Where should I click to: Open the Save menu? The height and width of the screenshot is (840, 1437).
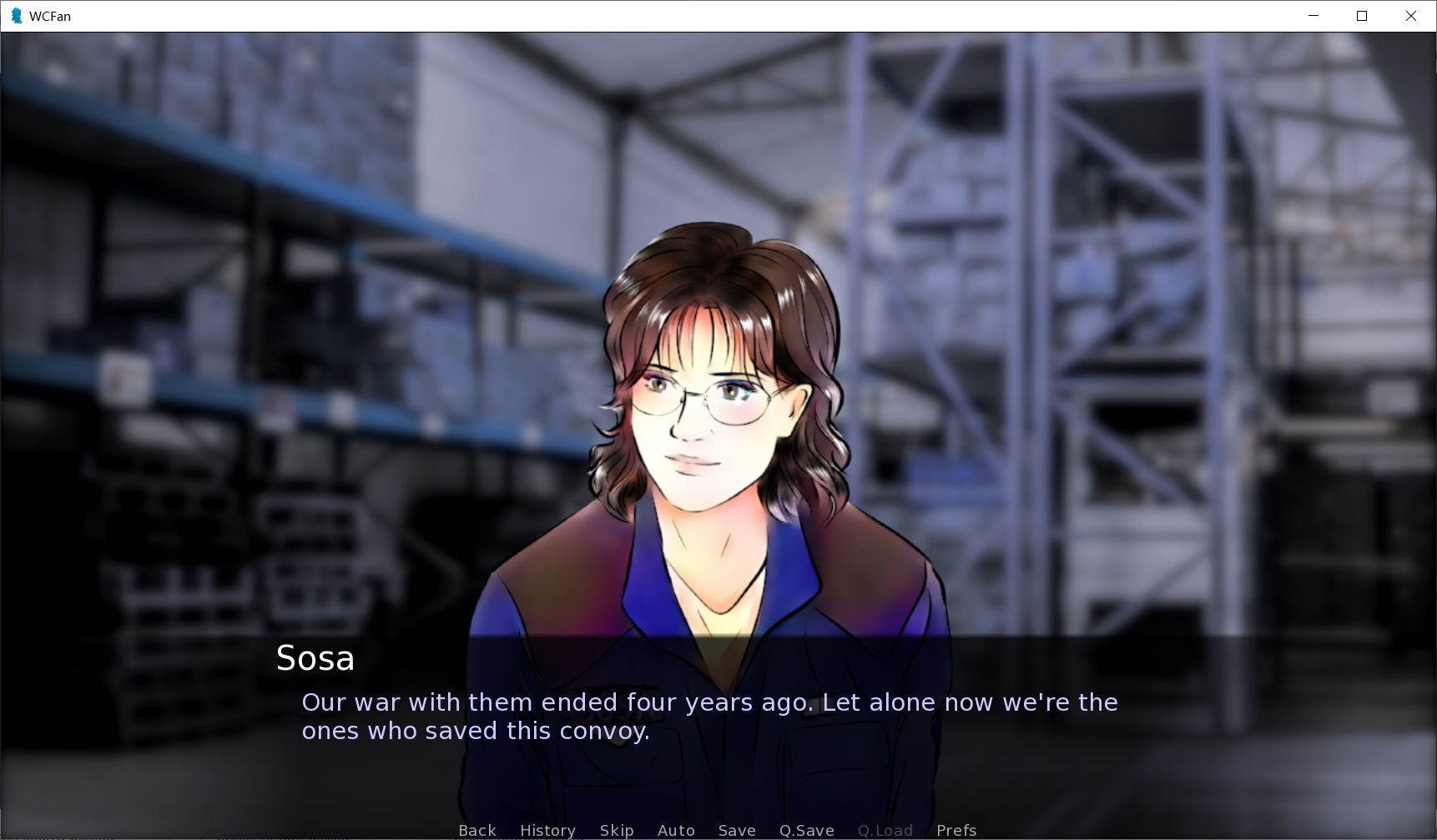[737, 830]
